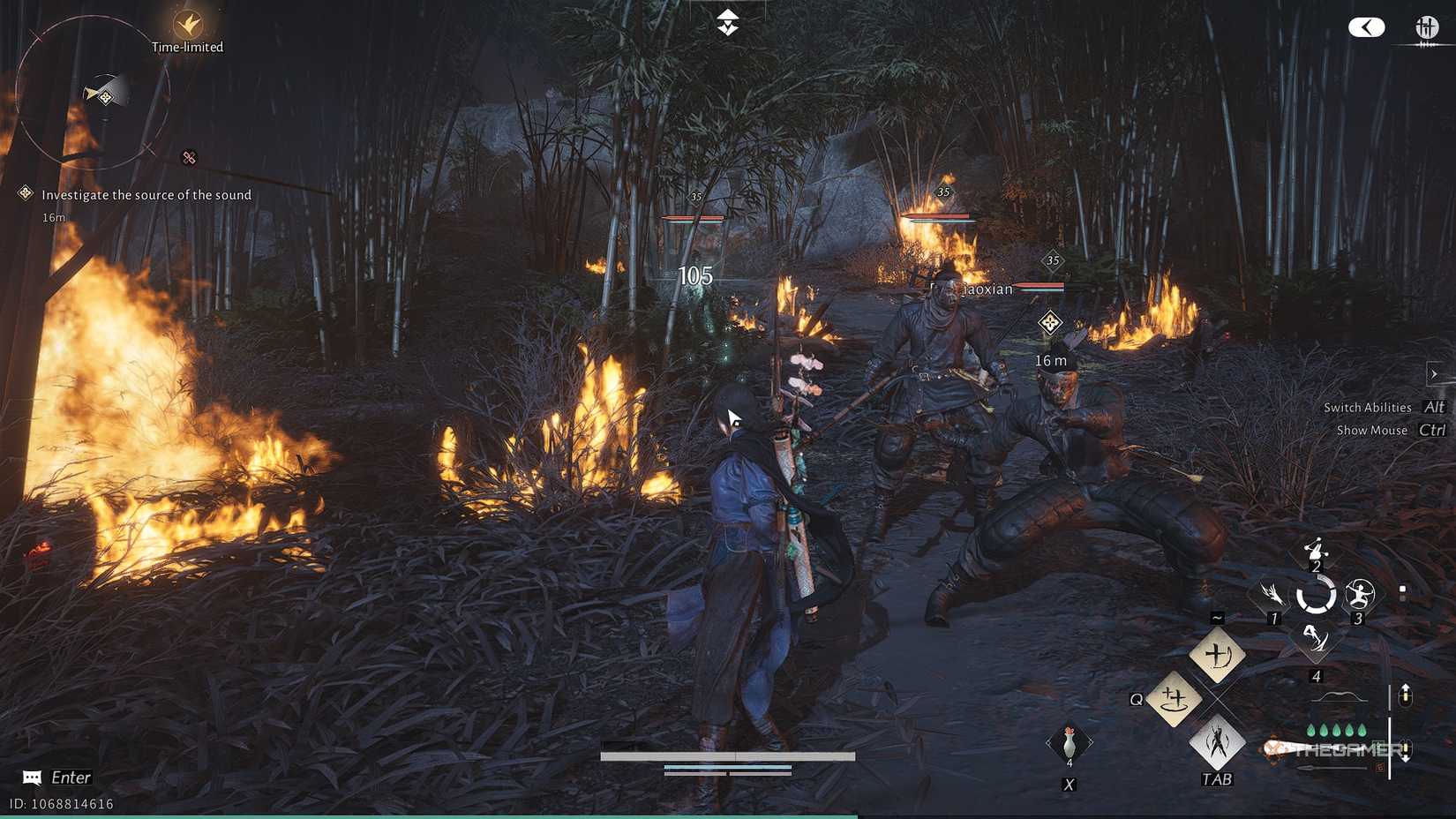Select the spinning-figure ability in slot 2

(1316, 550)
